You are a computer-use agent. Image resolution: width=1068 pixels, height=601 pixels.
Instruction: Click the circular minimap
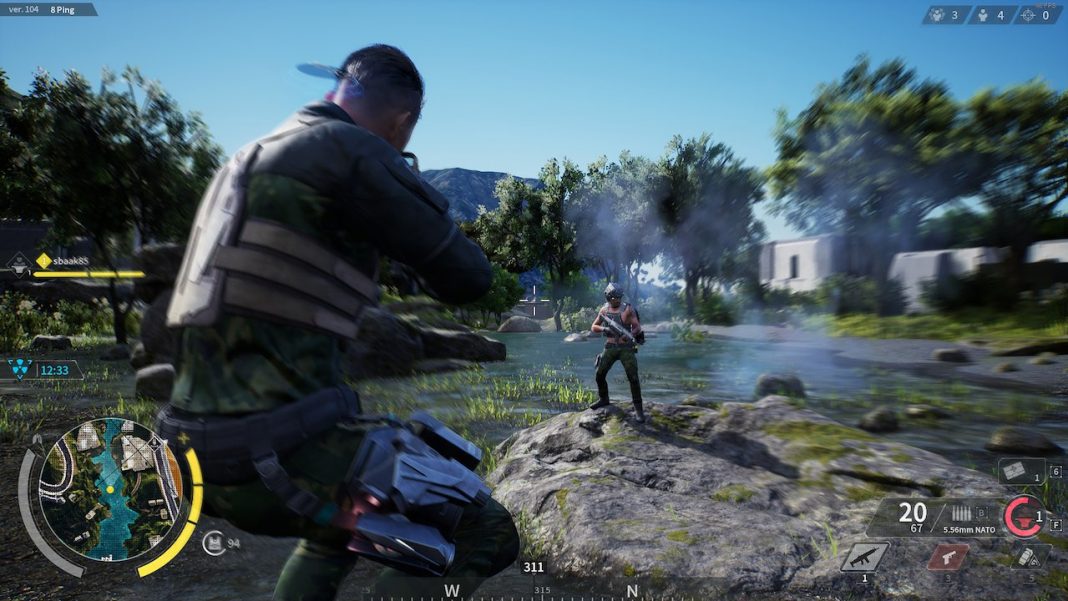tap(111, 489)
